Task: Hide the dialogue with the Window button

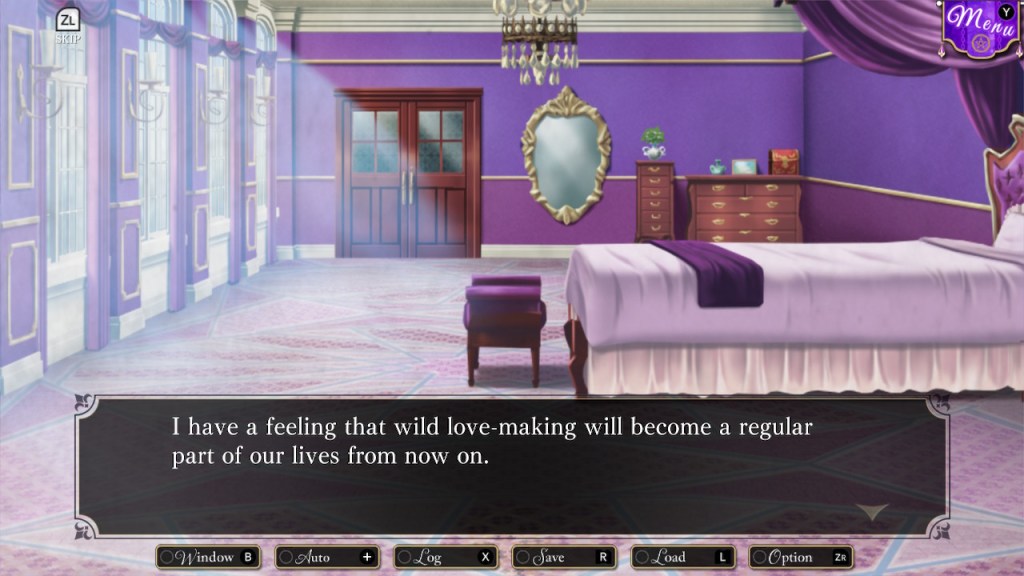Action: [x=208, y=557]
